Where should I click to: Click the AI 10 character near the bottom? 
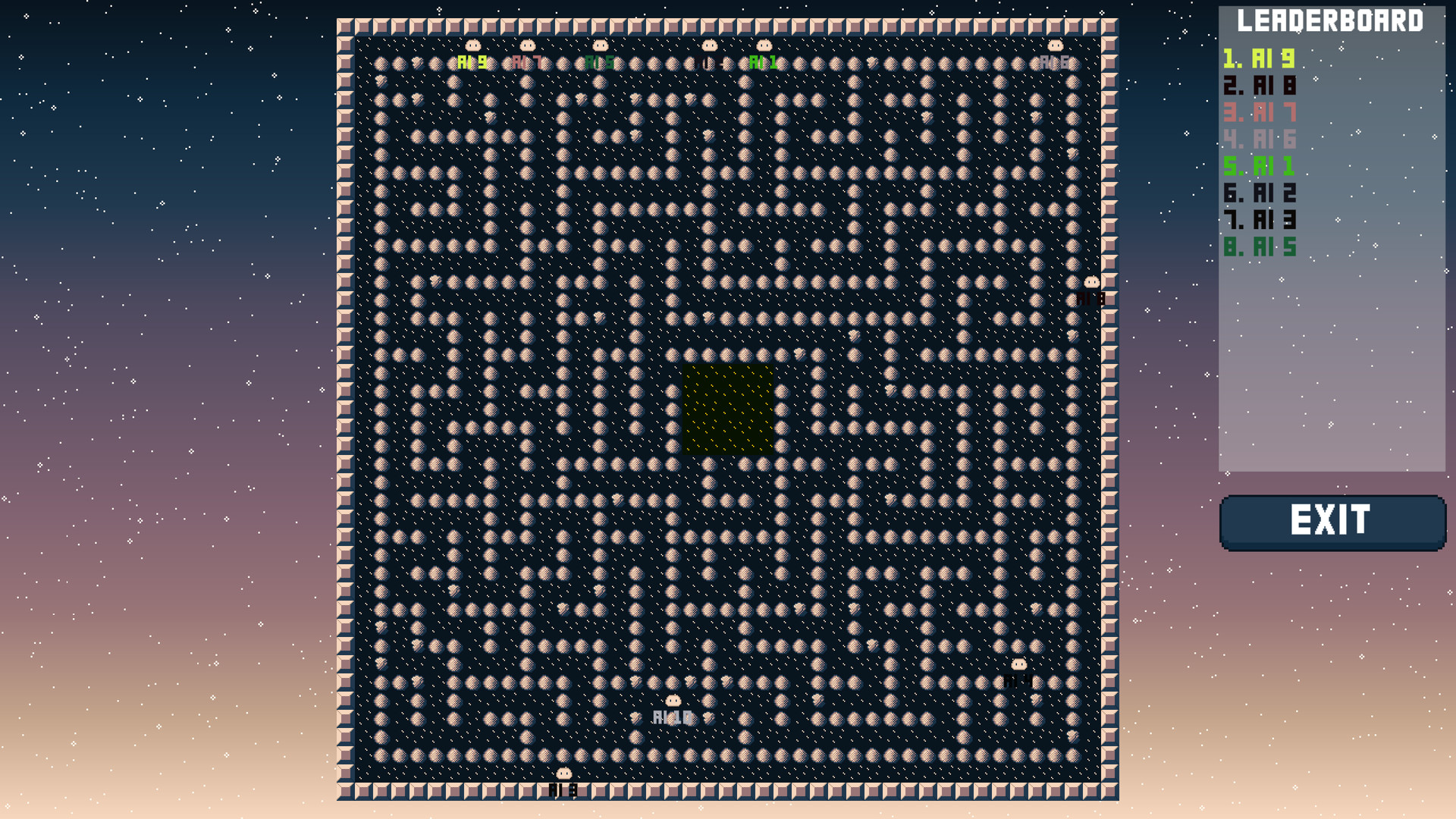(x=672, y=699)
